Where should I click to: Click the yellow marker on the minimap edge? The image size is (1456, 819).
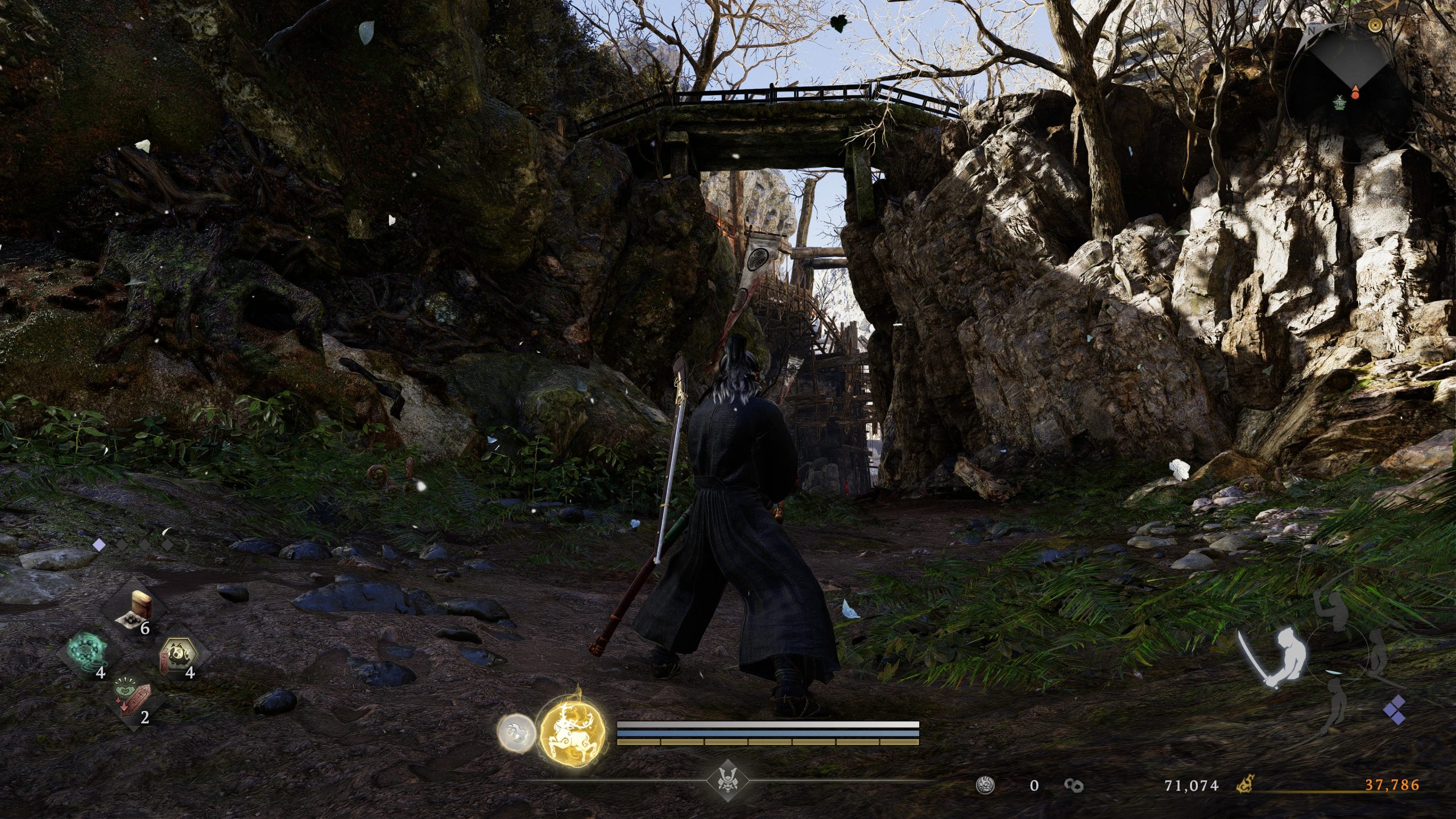(x=1375, y=25)
